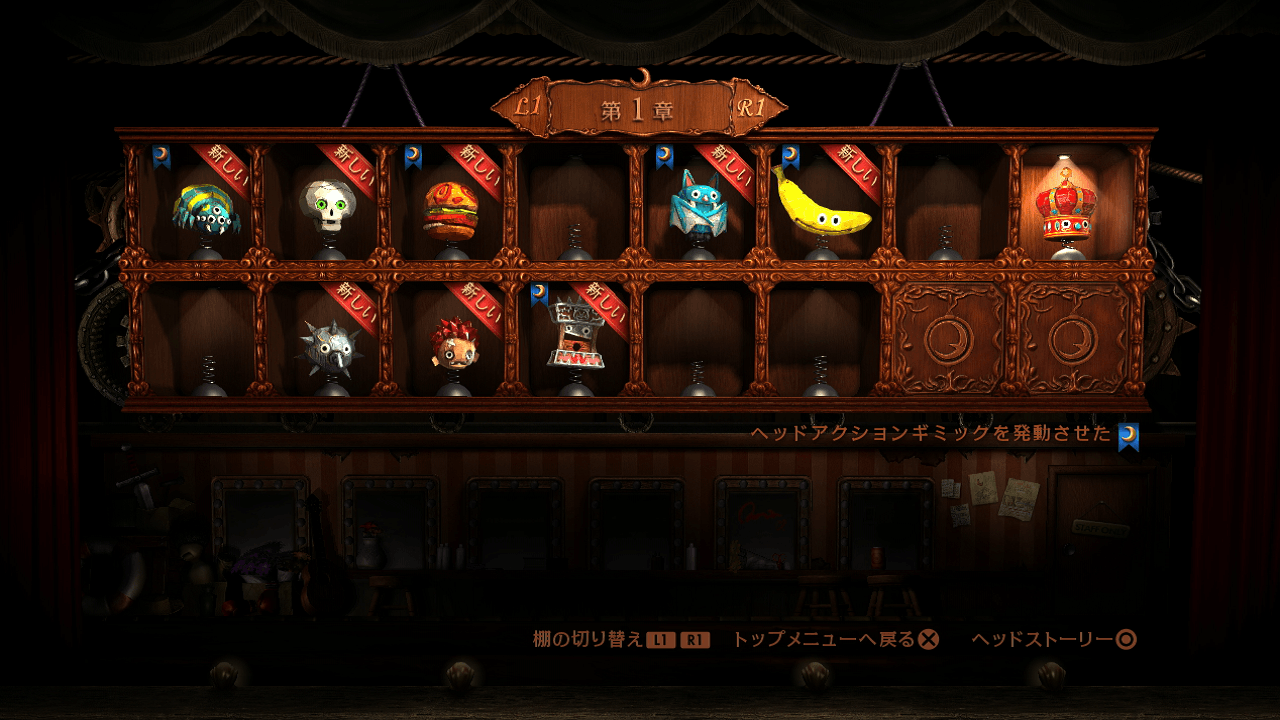Select the grey box-shaped monster head
Image resolution: width=1280 pixels, height=720 pixels.
point(577,334)
